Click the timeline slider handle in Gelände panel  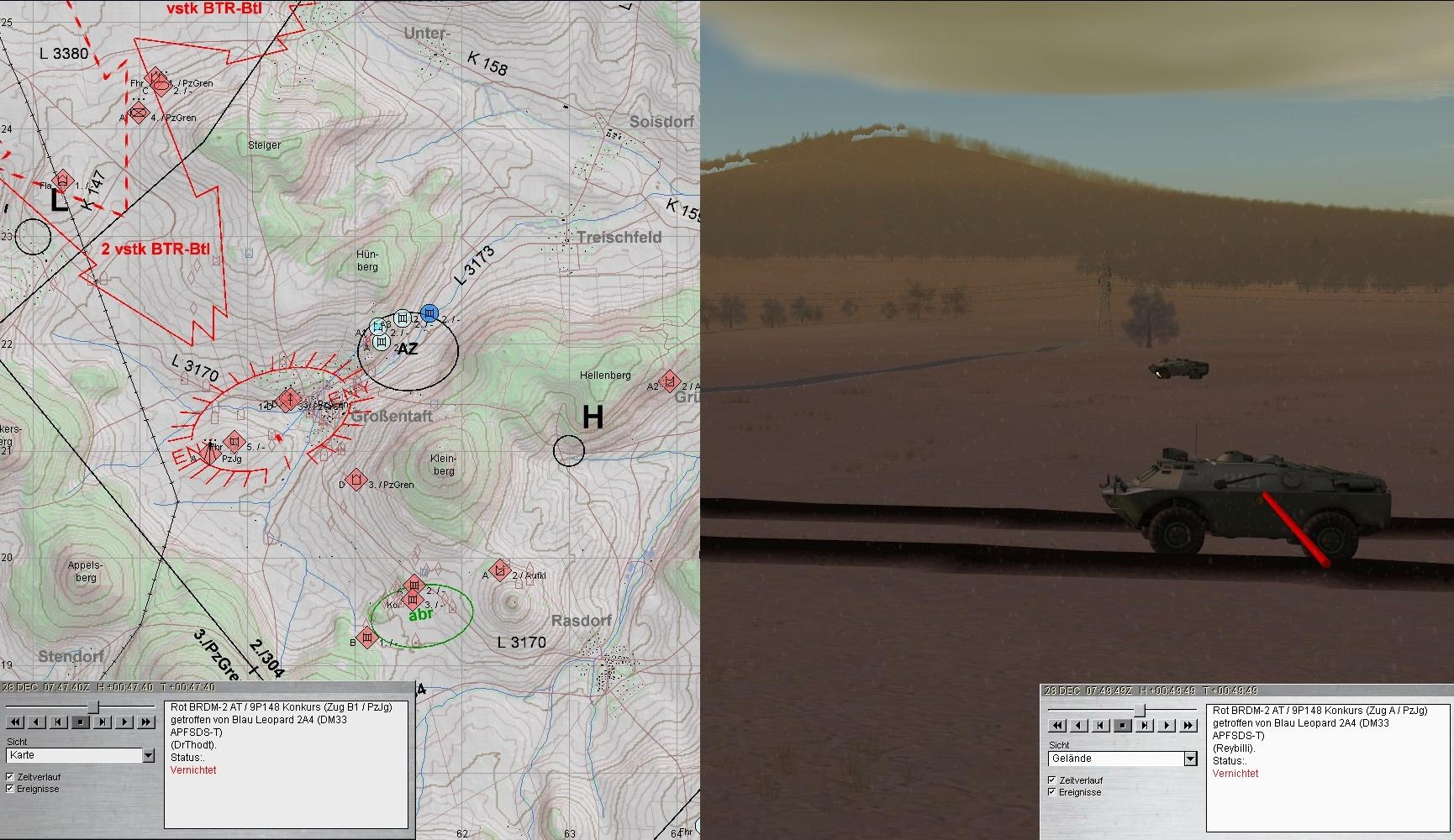coord(1141,711)
